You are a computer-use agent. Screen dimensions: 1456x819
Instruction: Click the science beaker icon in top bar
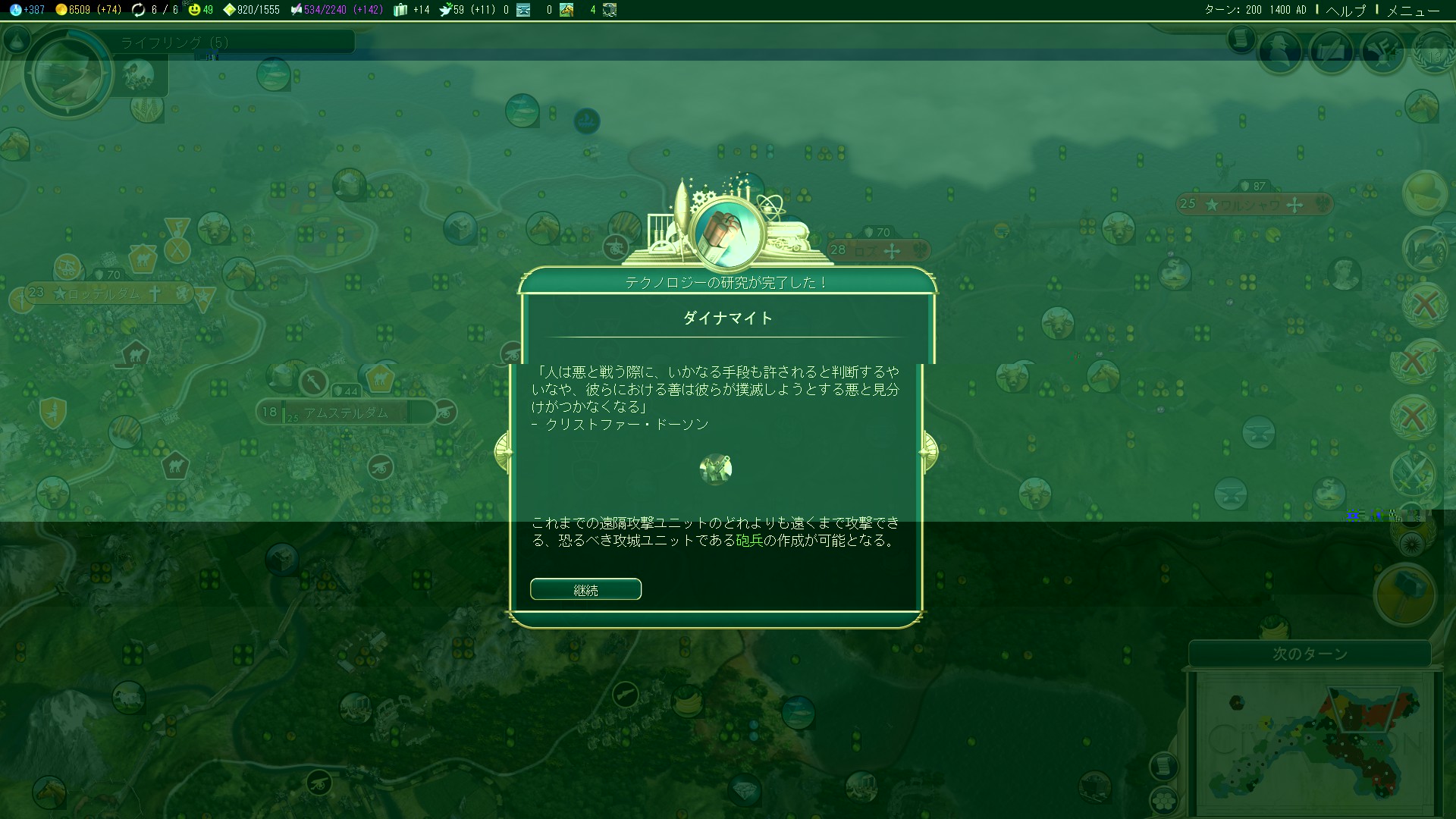click(x=15, y=10)
